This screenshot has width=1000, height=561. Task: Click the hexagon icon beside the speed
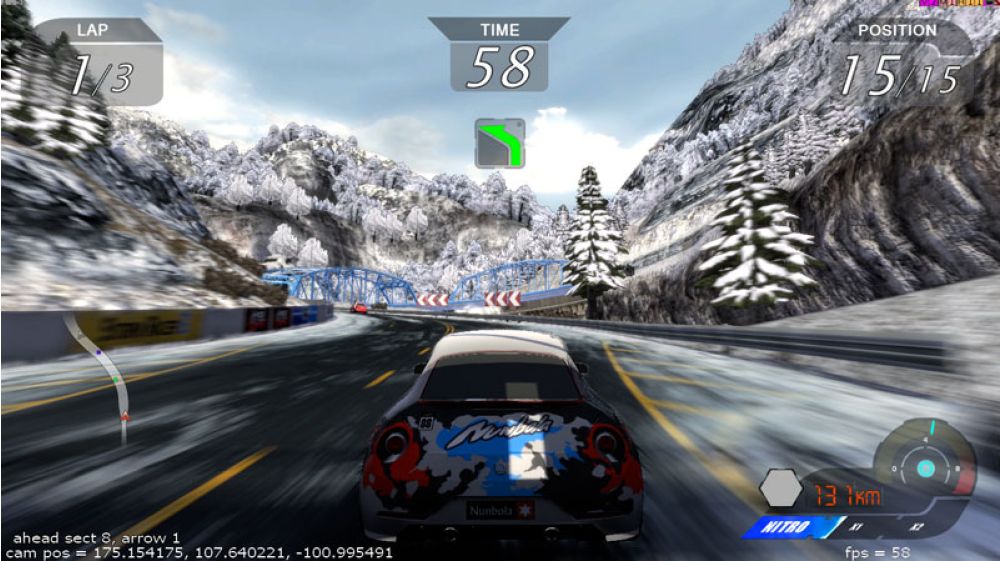[780, 489]
